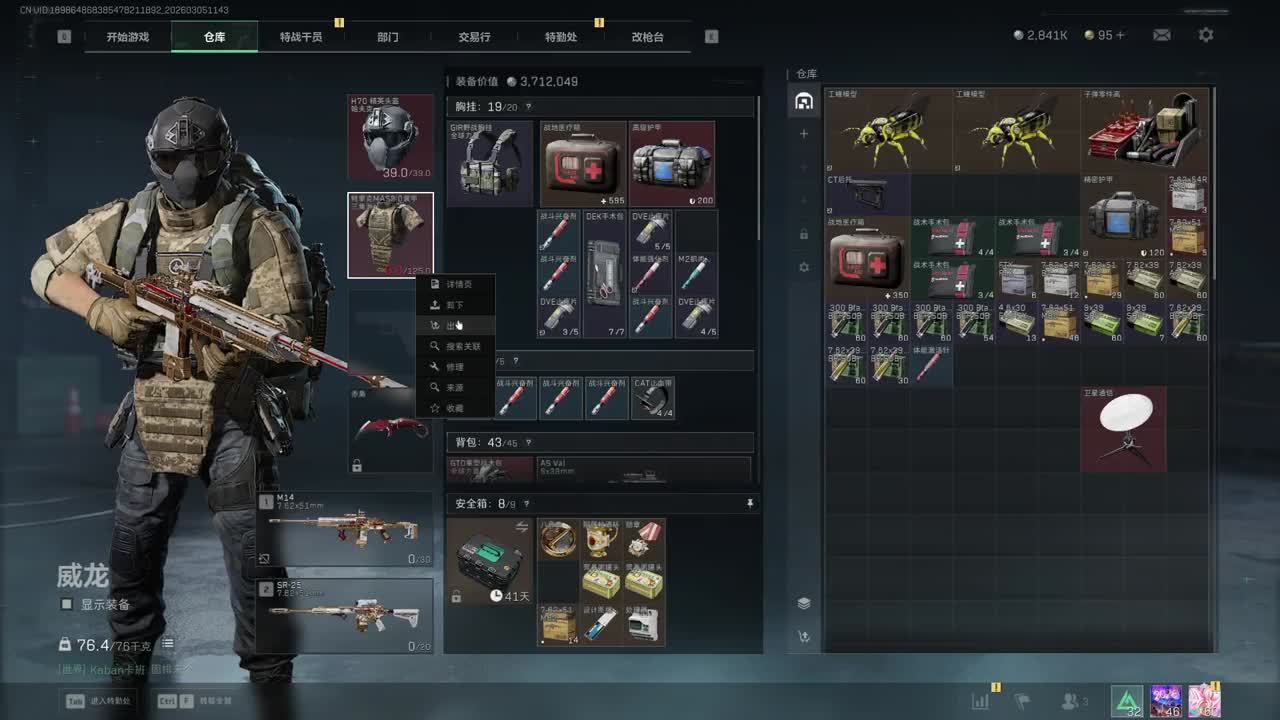Choose 搜索关联 search related in context menu
Viewport: 1280px width, 720px height.
(460, 346)
